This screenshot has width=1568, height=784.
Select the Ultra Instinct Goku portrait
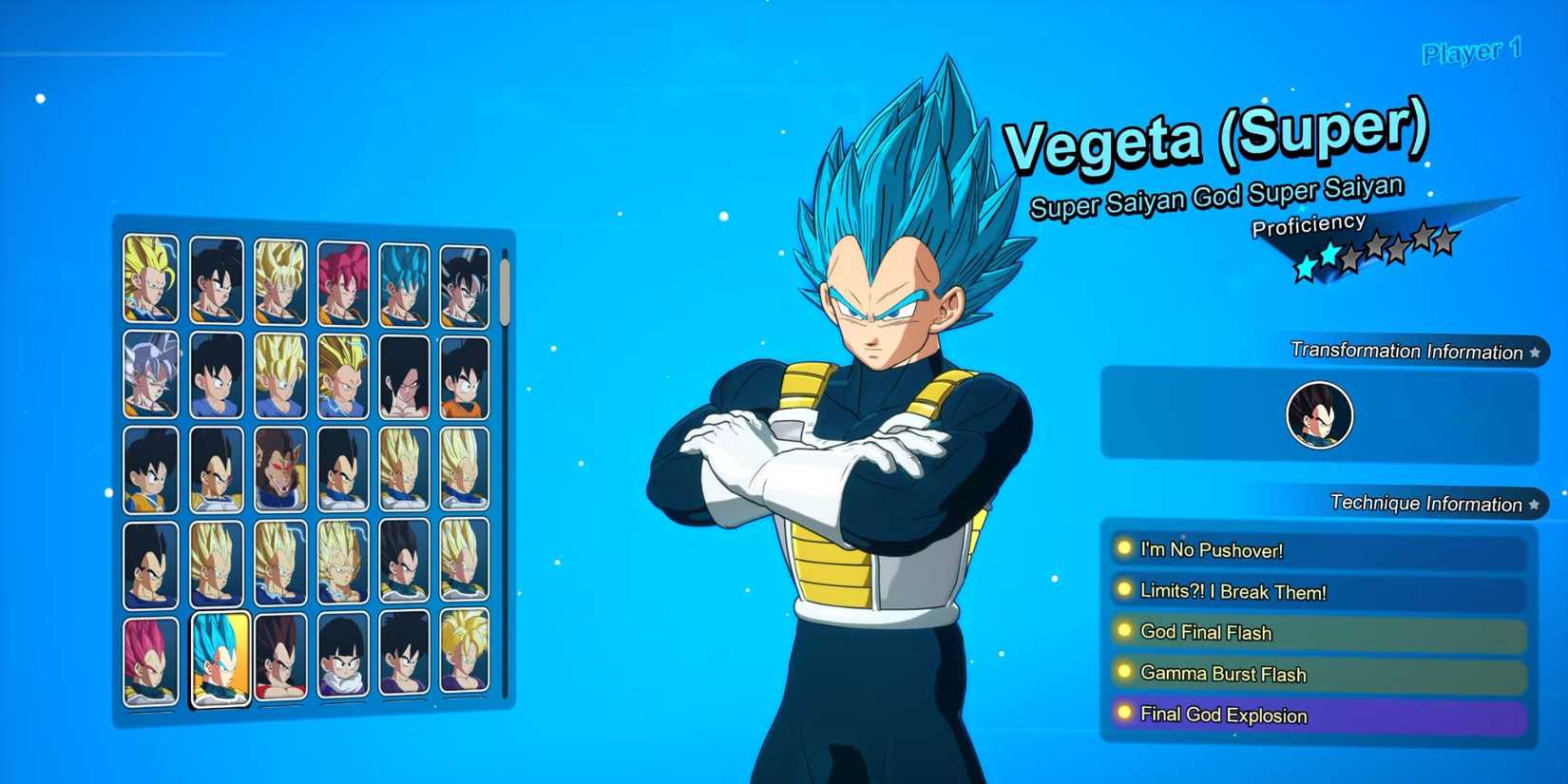pyautogui.click(x=148, y=371)
